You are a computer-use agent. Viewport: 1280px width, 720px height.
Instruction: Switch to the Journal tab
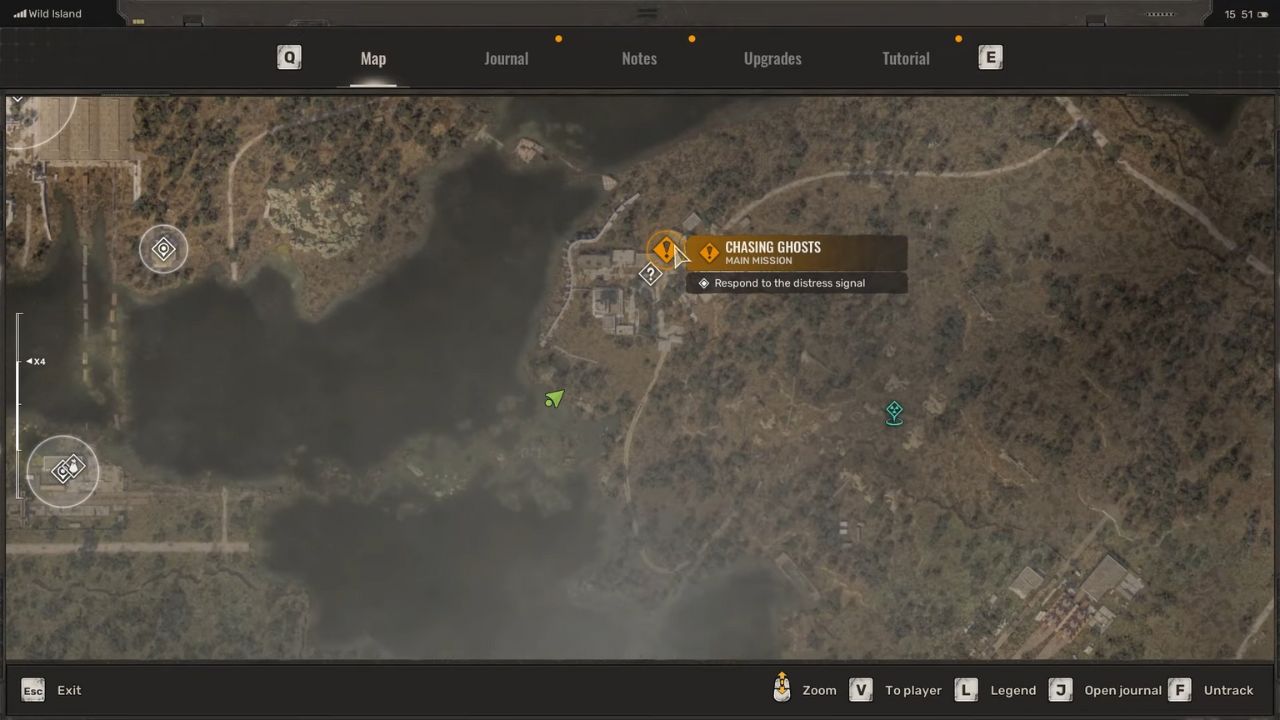(506, 58)
